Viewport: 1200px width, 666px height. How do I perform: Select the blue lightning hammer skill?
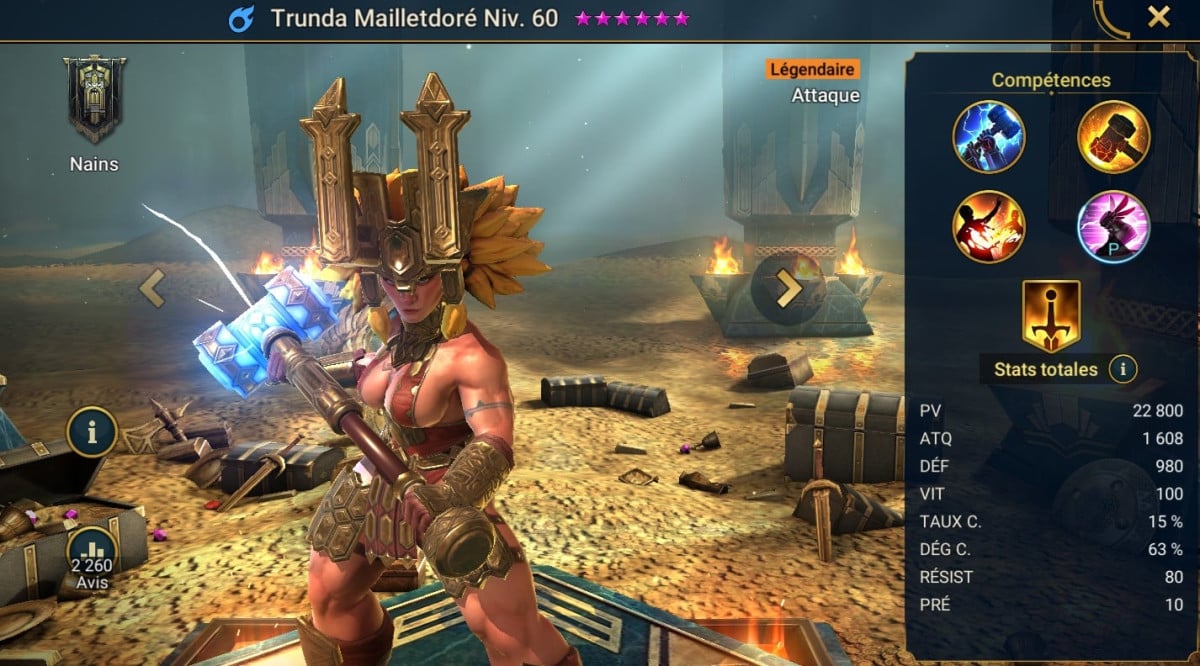(x=989, y=137)
